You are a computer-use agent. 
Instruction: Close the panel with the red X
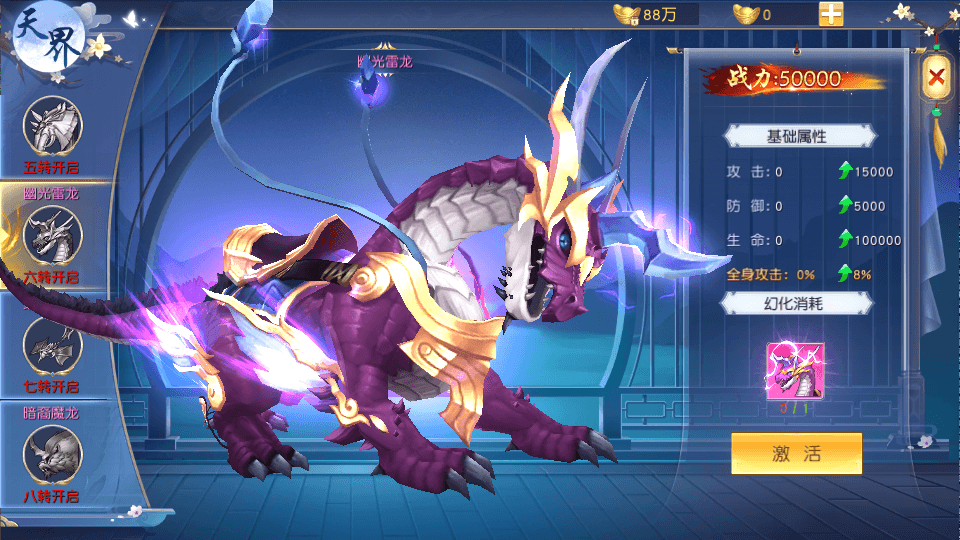point(936,76)
